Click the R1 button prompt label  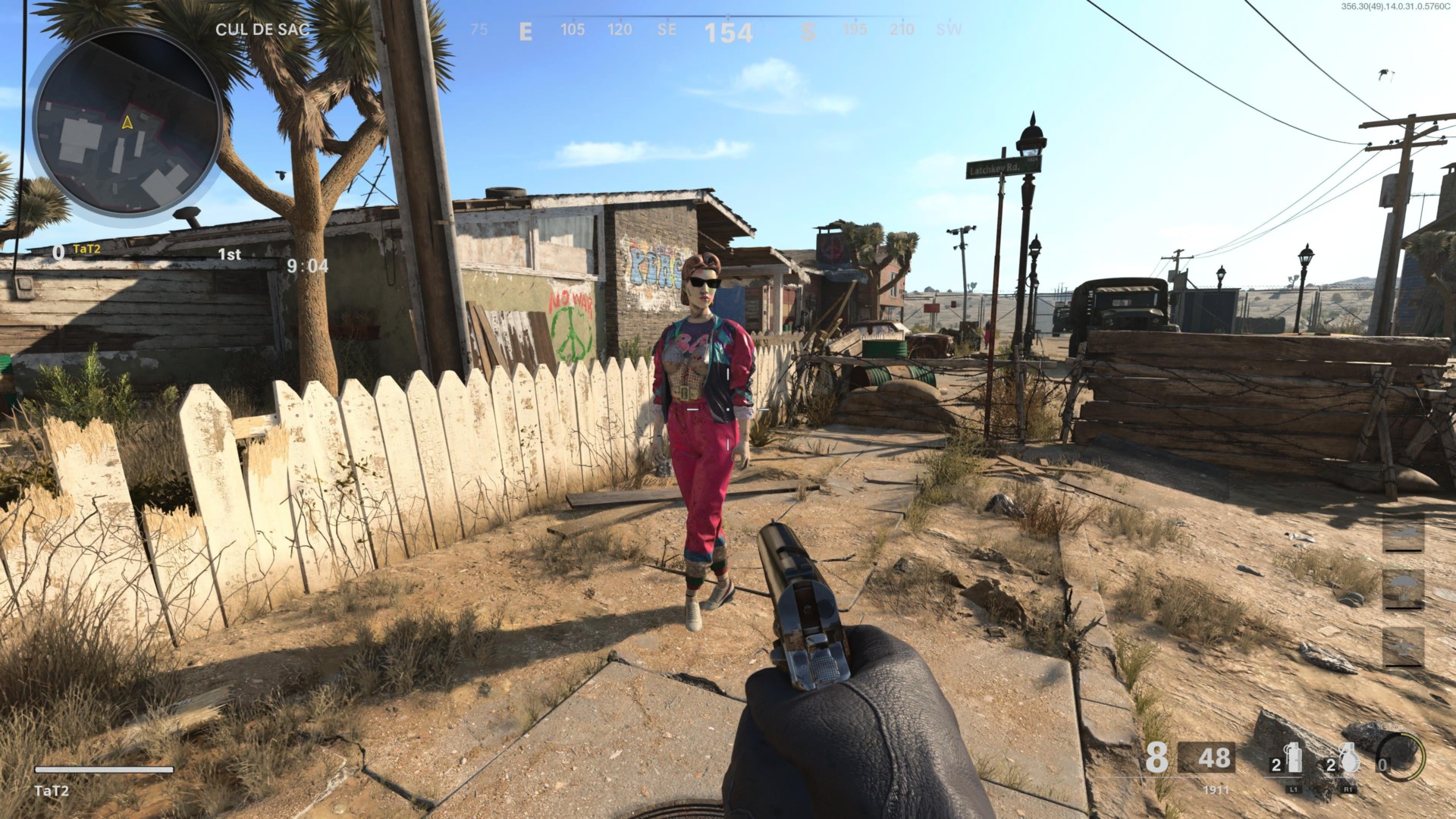point(1349,789)
